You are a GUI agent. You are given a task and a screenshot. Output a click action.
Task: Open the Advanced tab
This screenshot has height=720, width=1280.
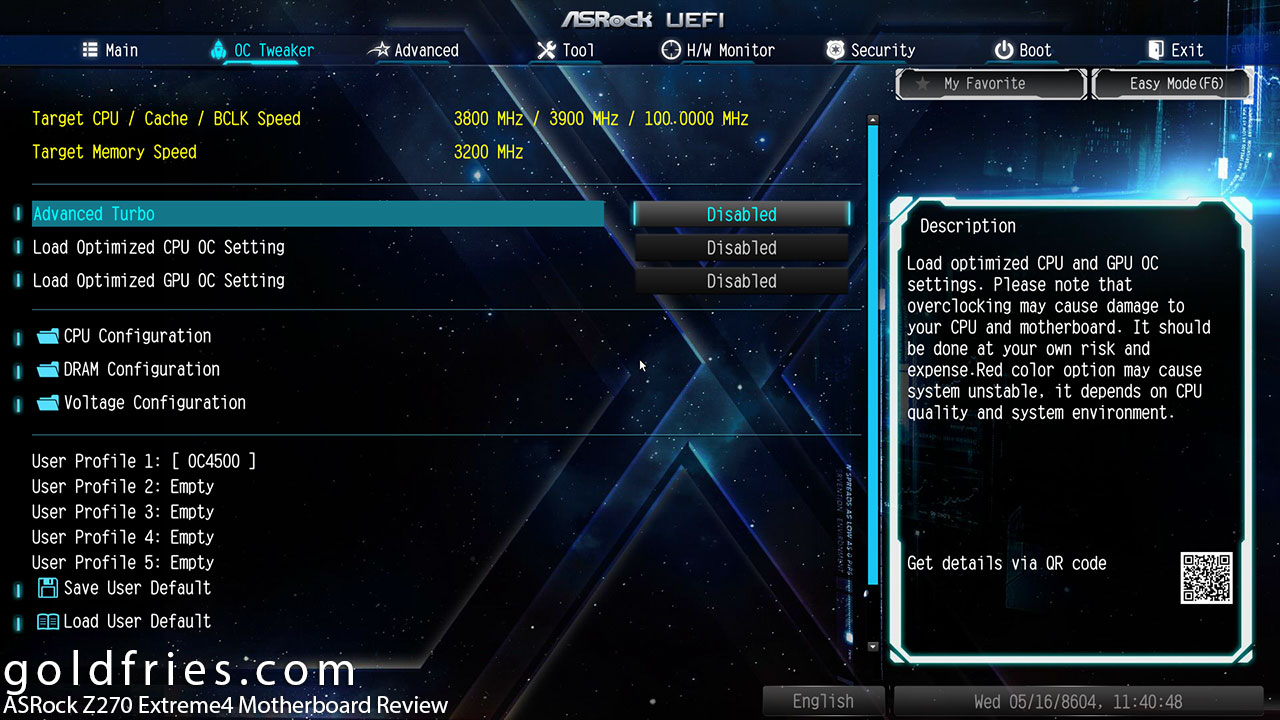pos(414,50)
